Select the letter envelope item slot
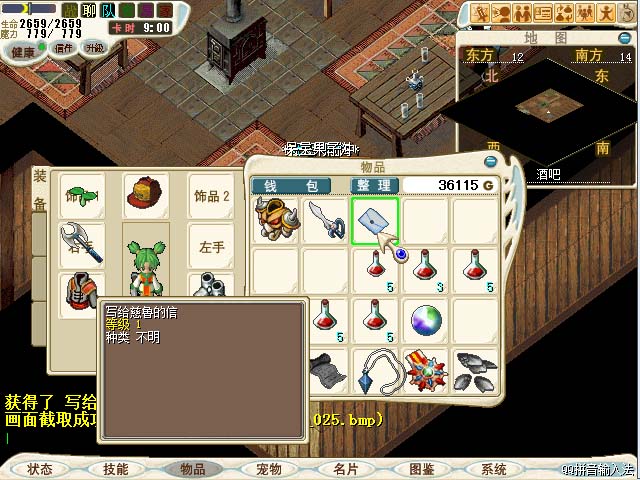 pyautogui.click(x=375, y=221)
